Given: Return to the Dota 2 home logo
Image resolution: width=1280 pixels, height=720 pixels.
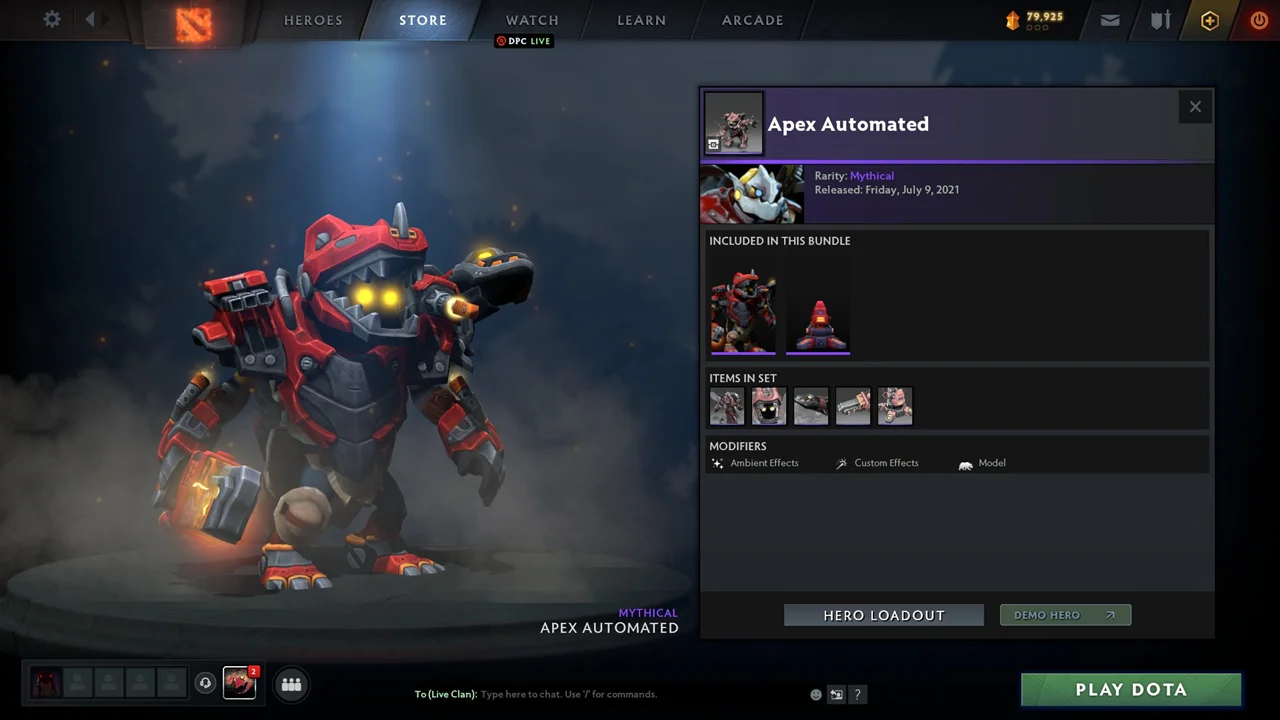Looking at the screenshot, I should 193,24.
